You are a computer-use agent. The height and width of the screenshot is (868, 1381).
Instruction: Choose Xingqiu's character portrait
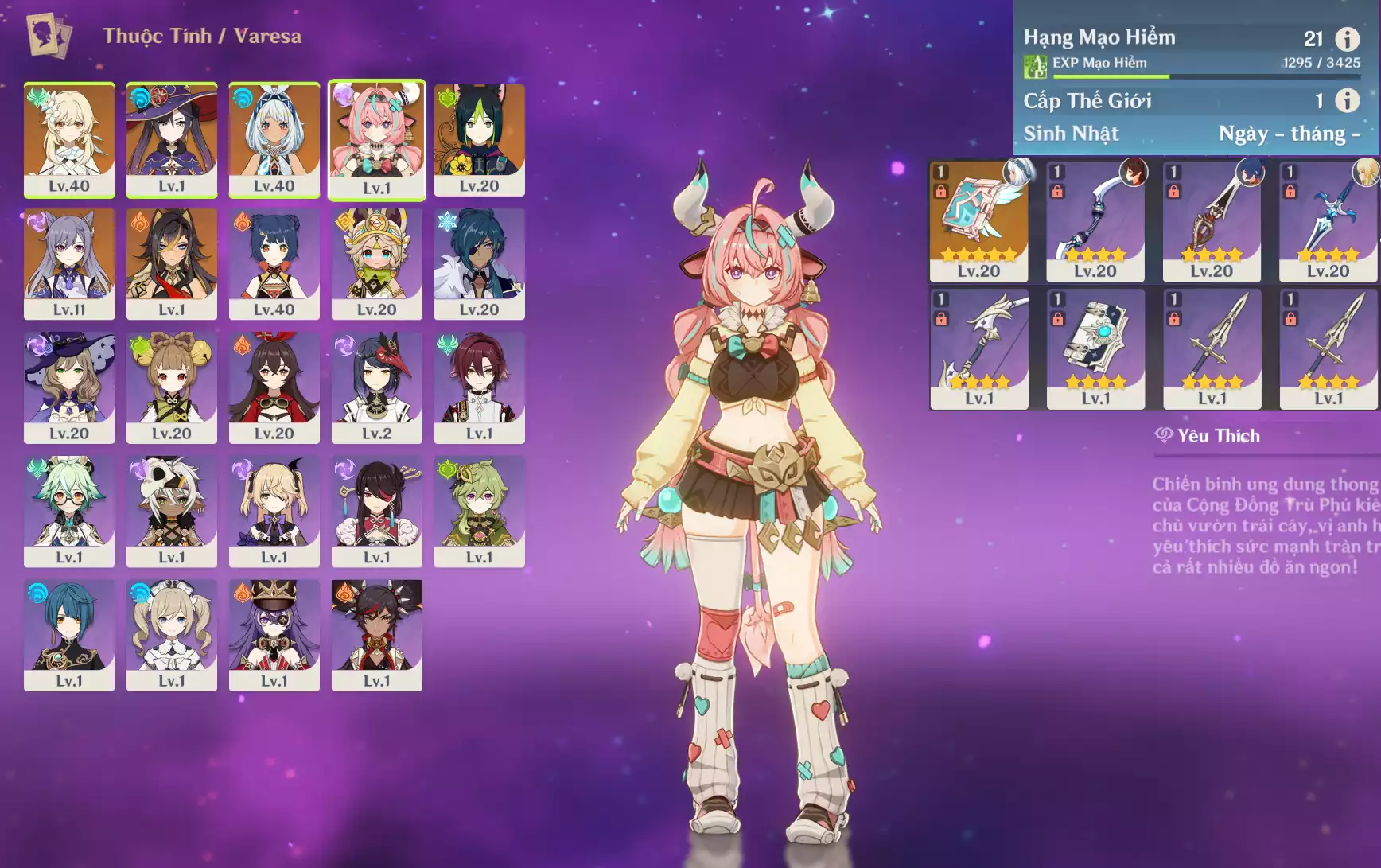coord(69,635)
